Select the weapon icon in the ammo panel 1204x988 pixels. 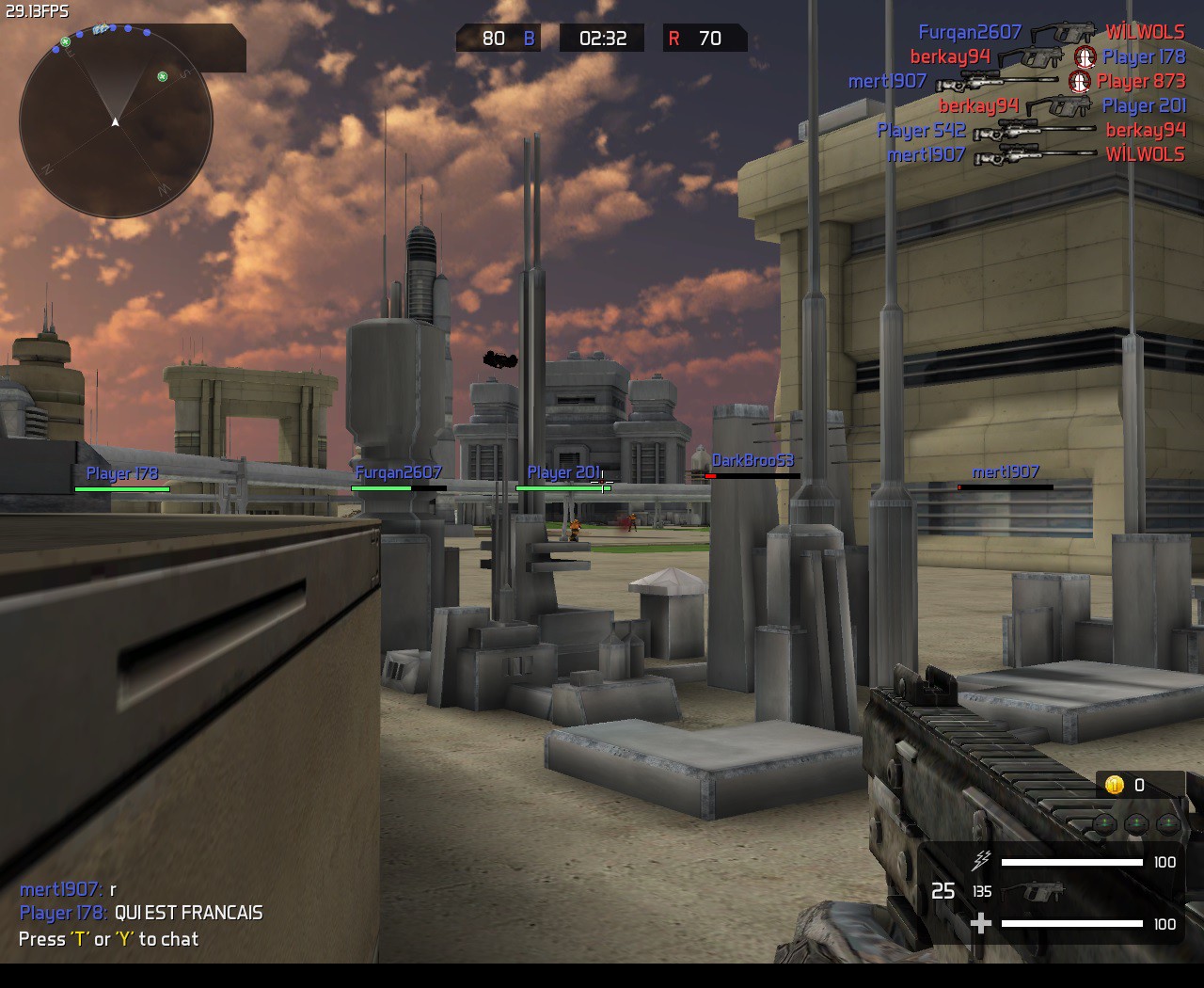tap(1033, 891)
